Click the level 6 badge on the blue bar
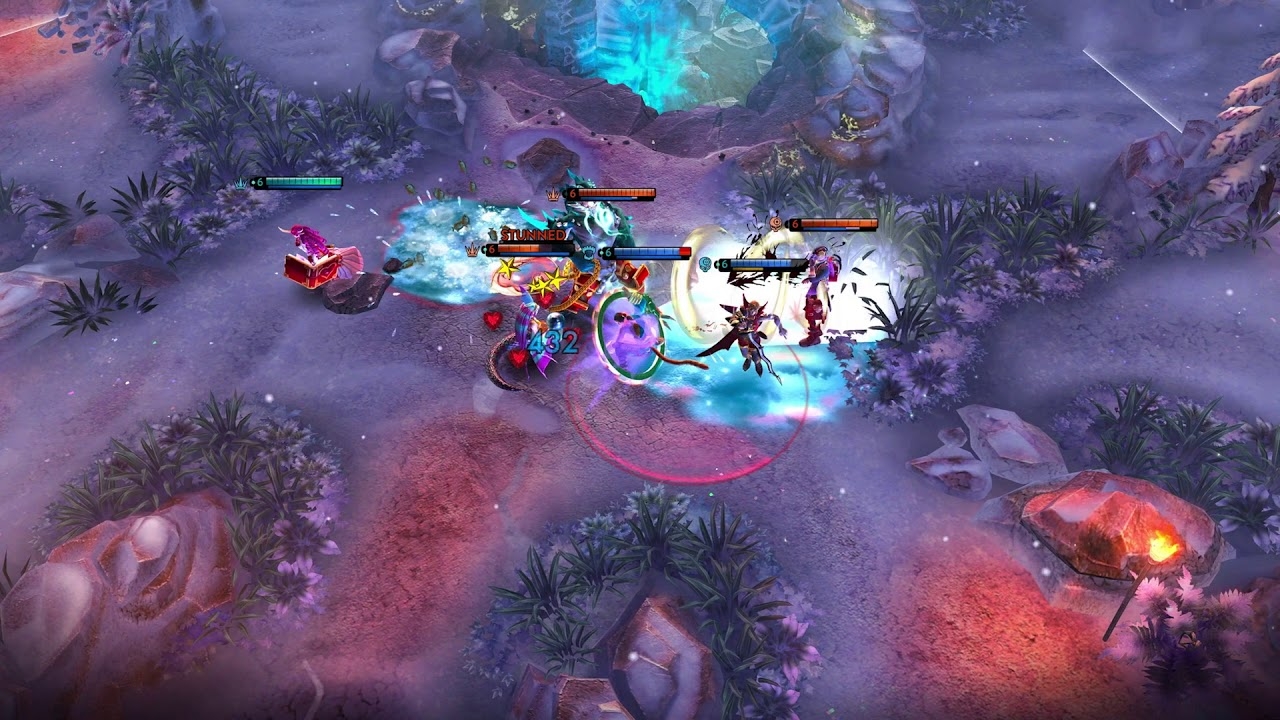The image size is (1280, 720). (x=607, y=252)
